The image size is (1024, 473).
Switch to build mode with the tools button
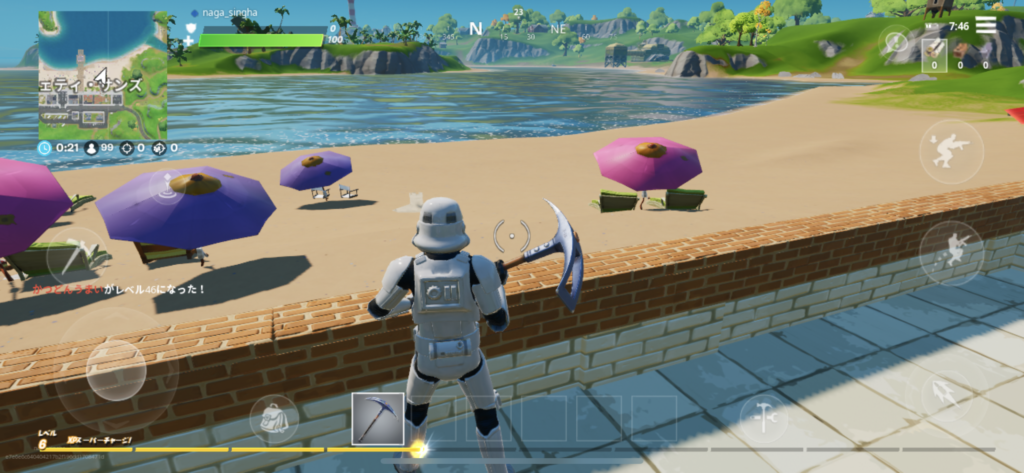tap(763, 418)
